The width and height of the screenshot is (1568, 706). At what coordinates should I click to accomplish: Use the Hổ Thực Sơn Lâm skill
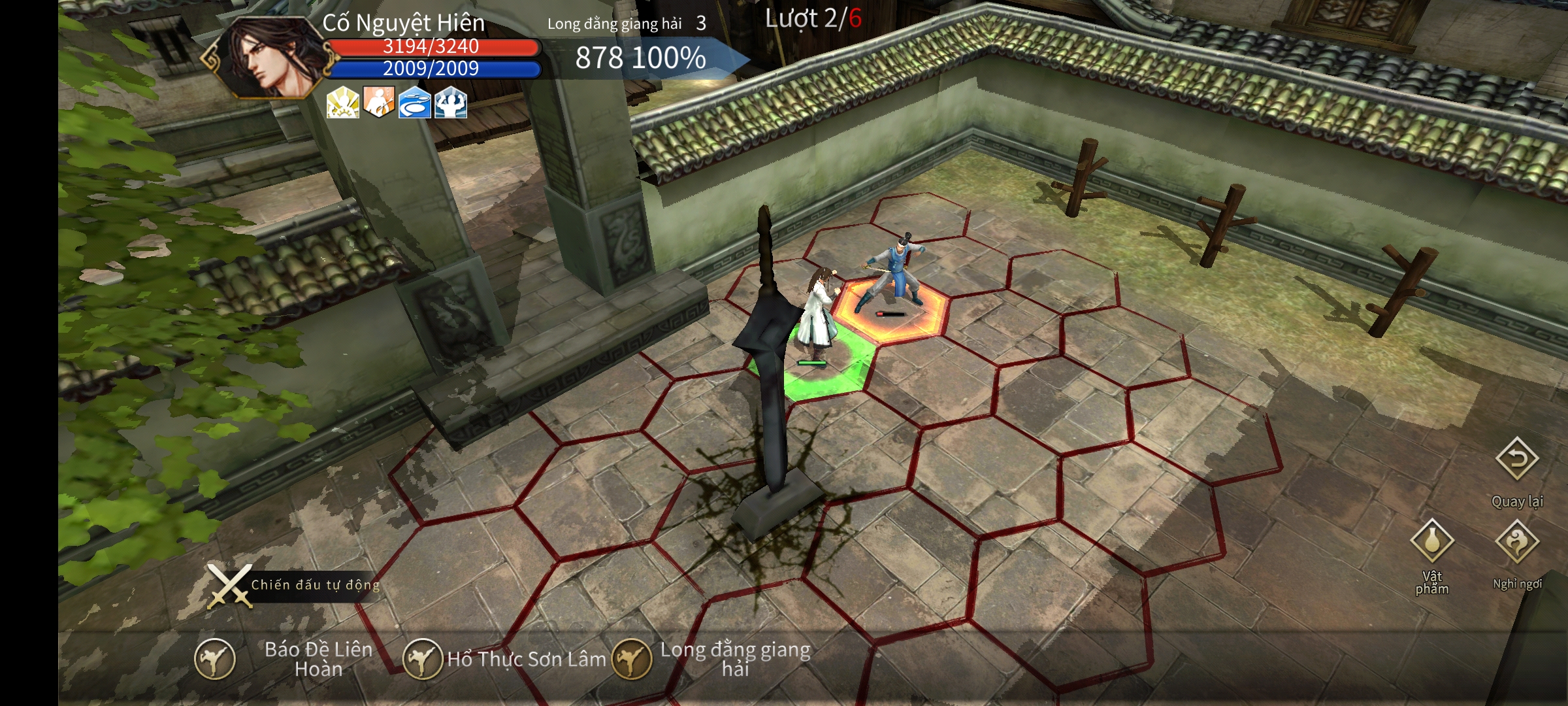pyautogui.click(x=423, y=659)
